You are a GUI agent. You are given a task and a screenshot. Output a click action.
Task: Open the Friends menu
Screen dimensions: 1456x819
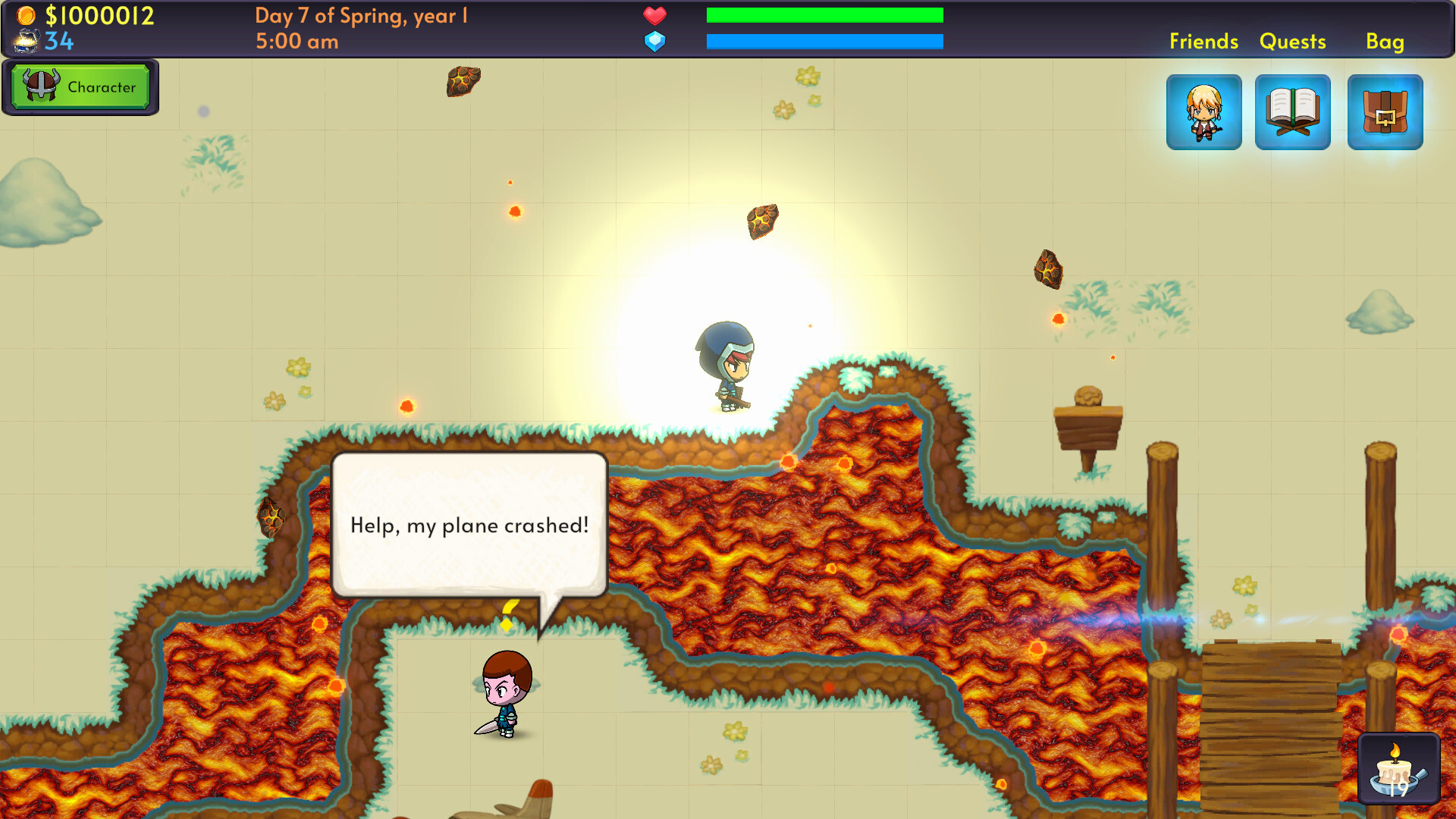(1204, 42)
